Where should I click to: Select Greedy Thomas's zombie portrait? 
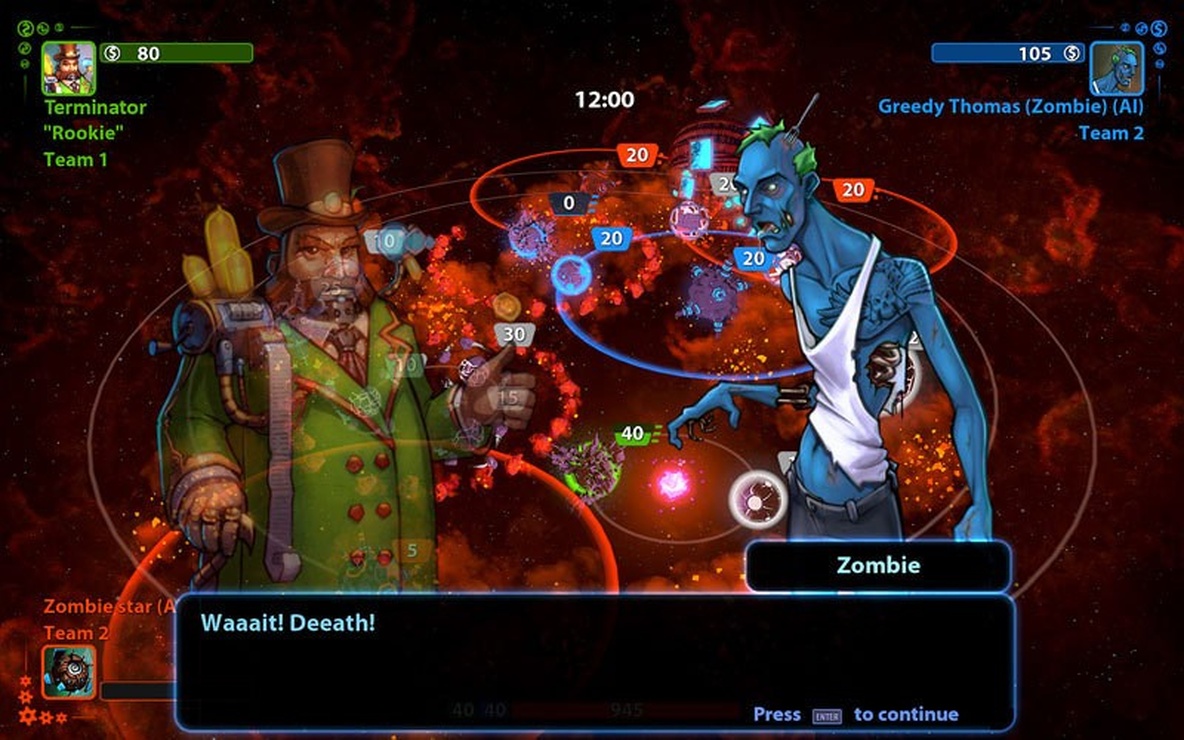pyautogui.click(x=1116, y=68)
